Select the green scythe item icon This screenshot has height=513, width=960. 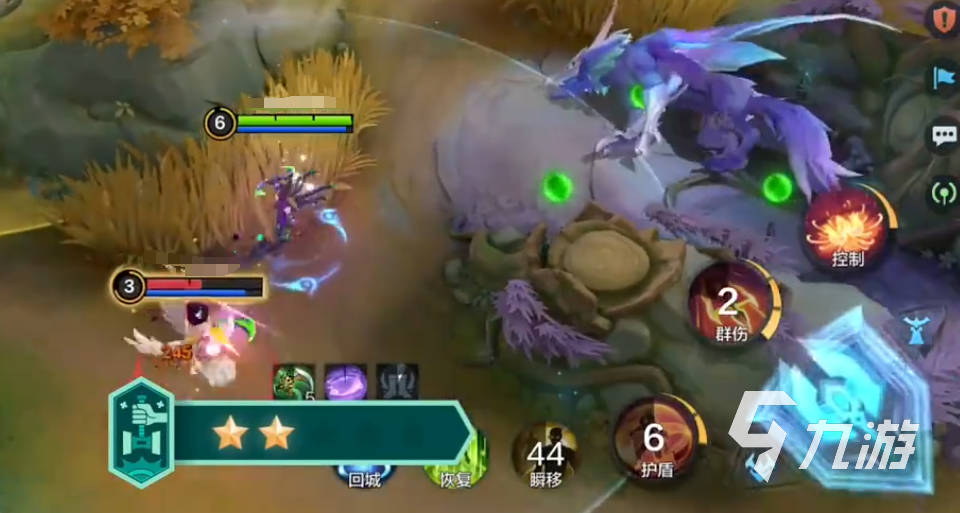point(293,382)
